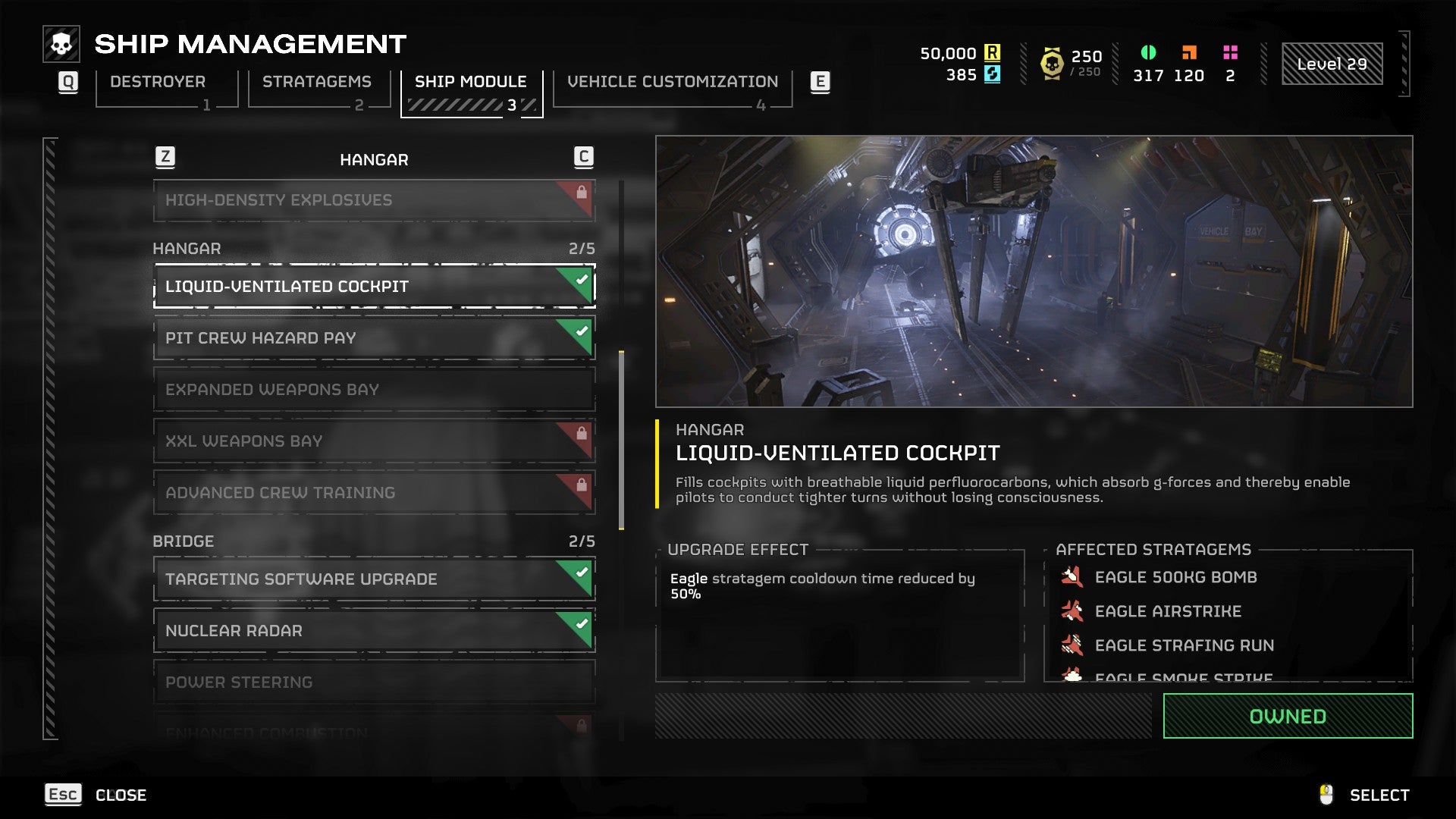Viewport: 1456px width, 819px height.
Task: Select Targeting Software Upgrade module
Action: pyautogui.click(x=373, y=579)
